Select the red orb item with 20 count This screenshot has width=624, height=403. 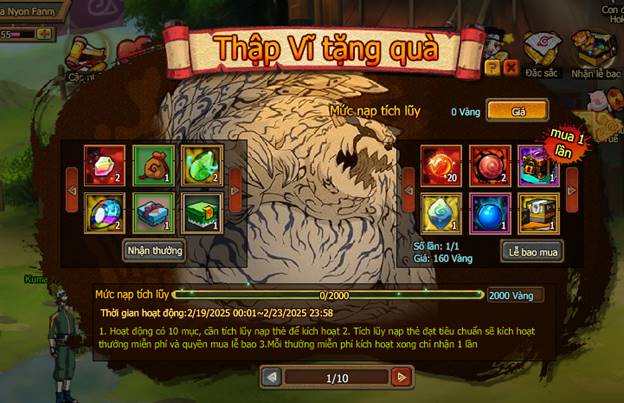pos(441,165)
